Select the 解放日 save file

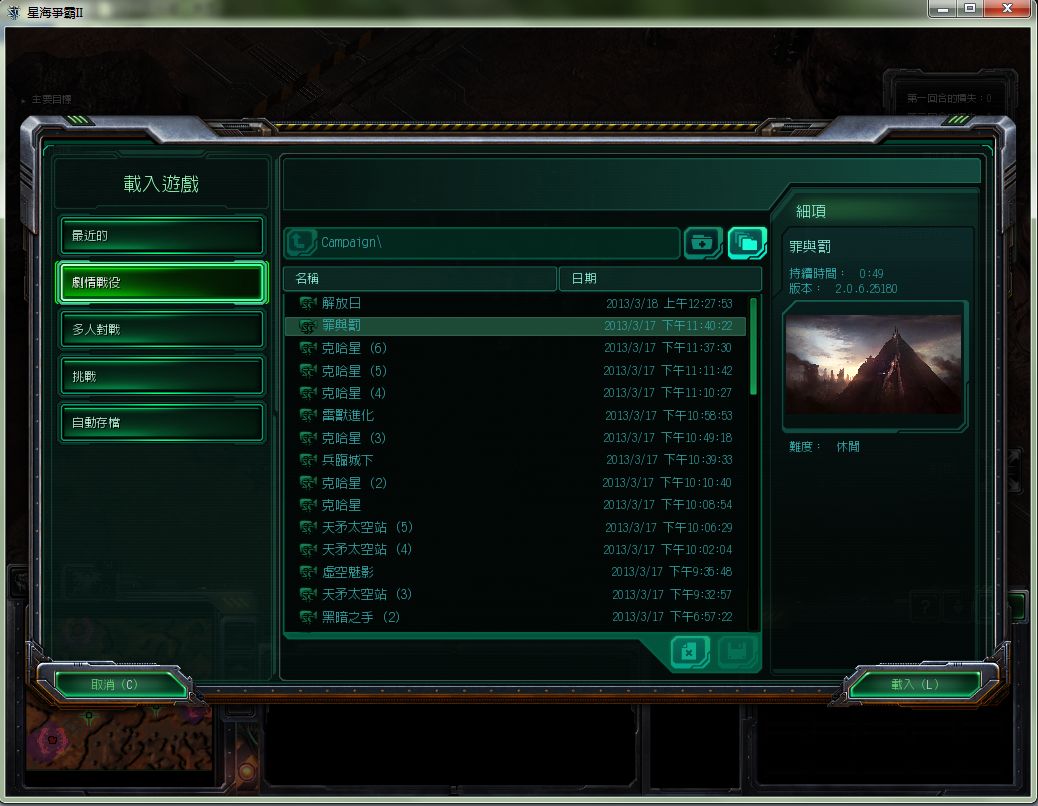point(516,303)
